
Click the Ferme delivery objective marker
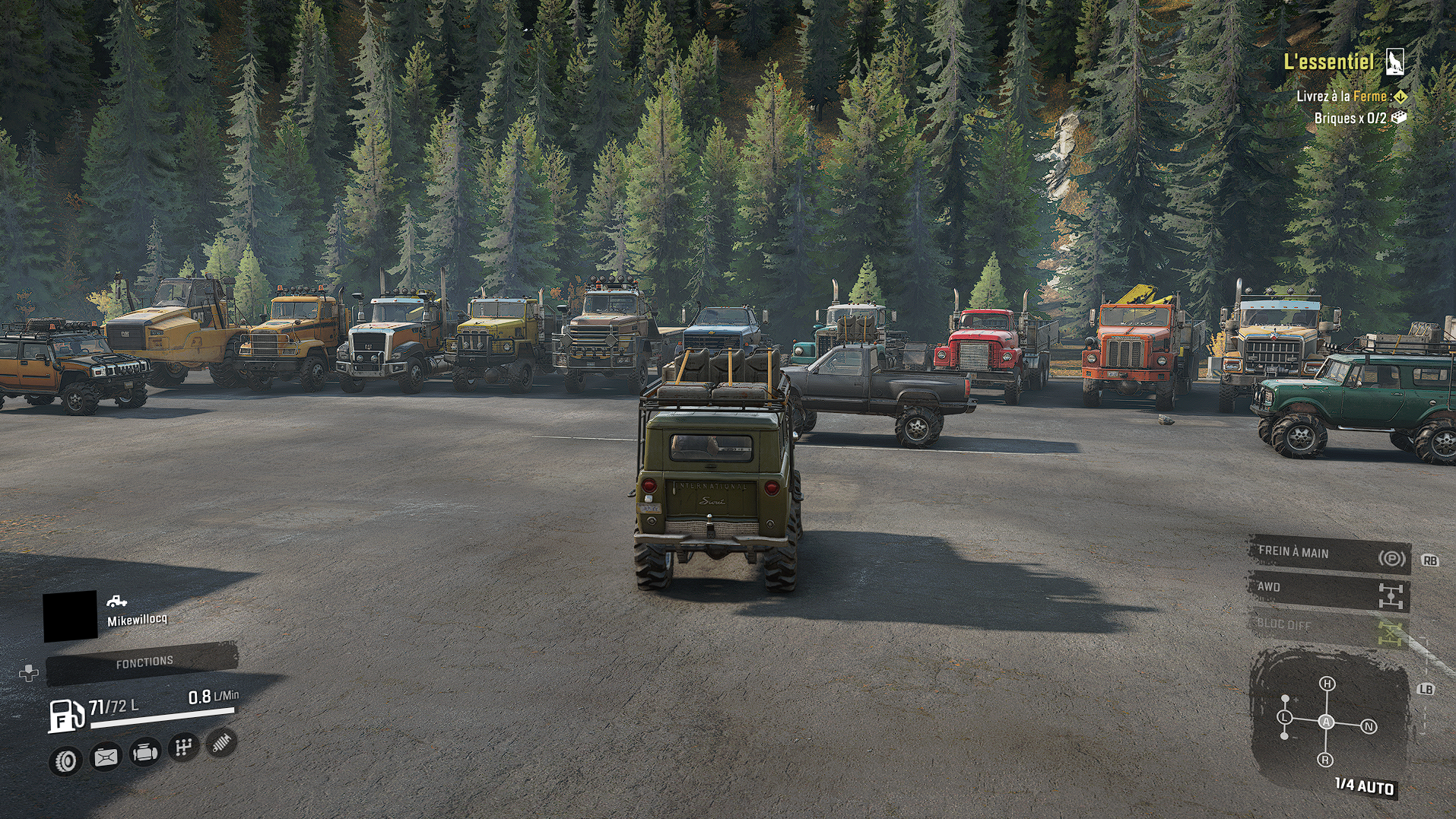(1400, 97)
